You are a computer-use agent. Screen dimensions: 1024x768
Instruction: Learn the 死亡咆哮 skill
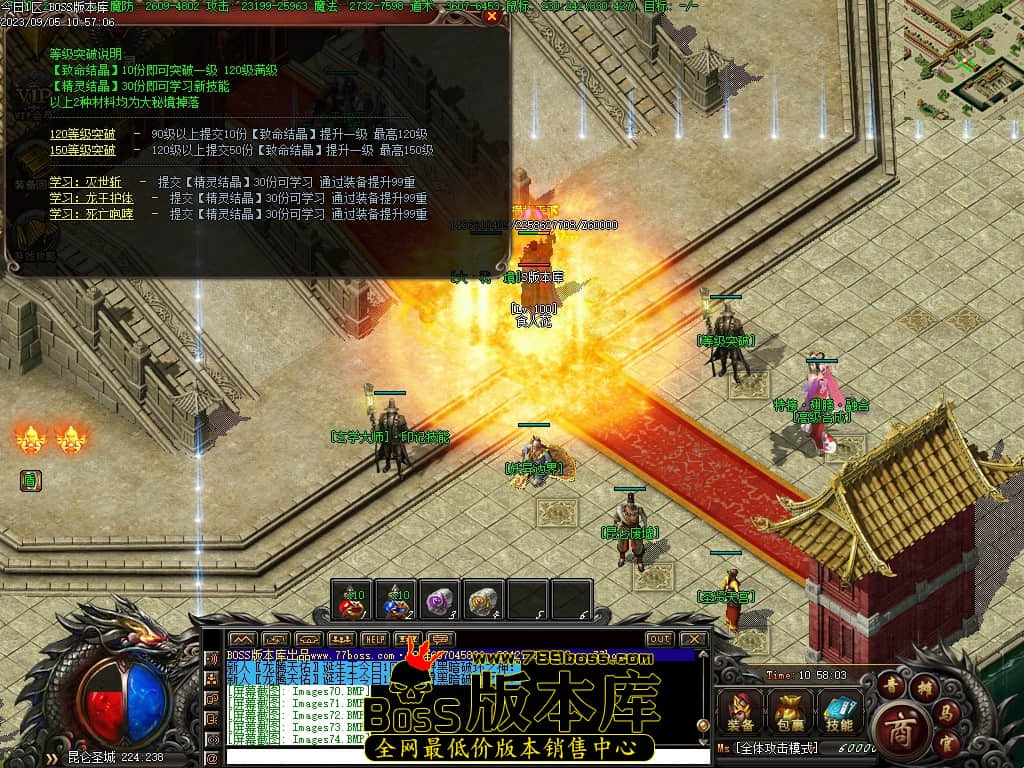91,214
